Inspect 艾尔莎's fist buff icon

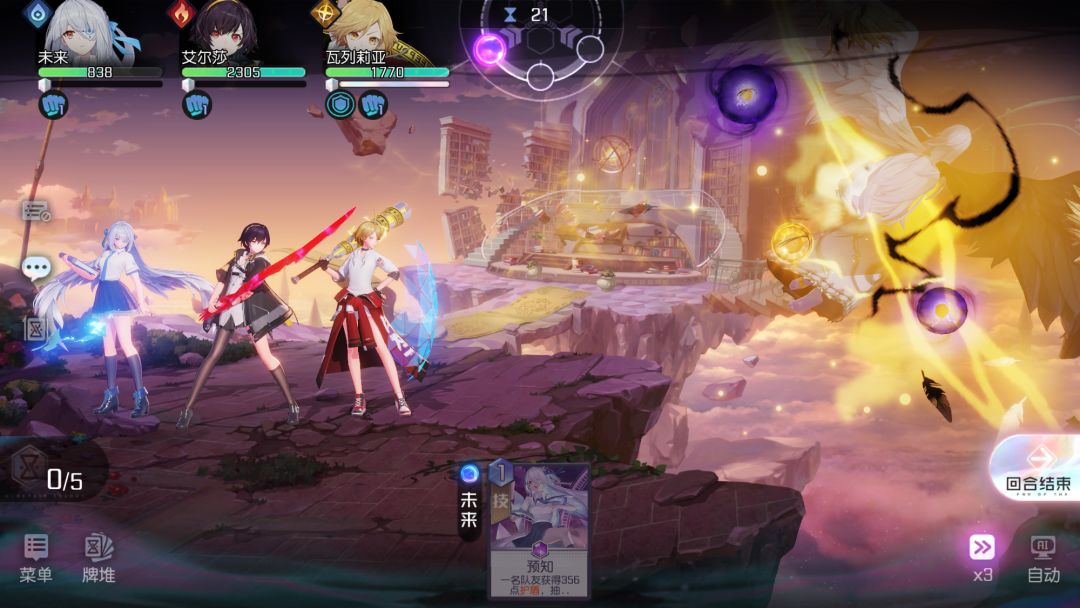(x=196, y=104)
